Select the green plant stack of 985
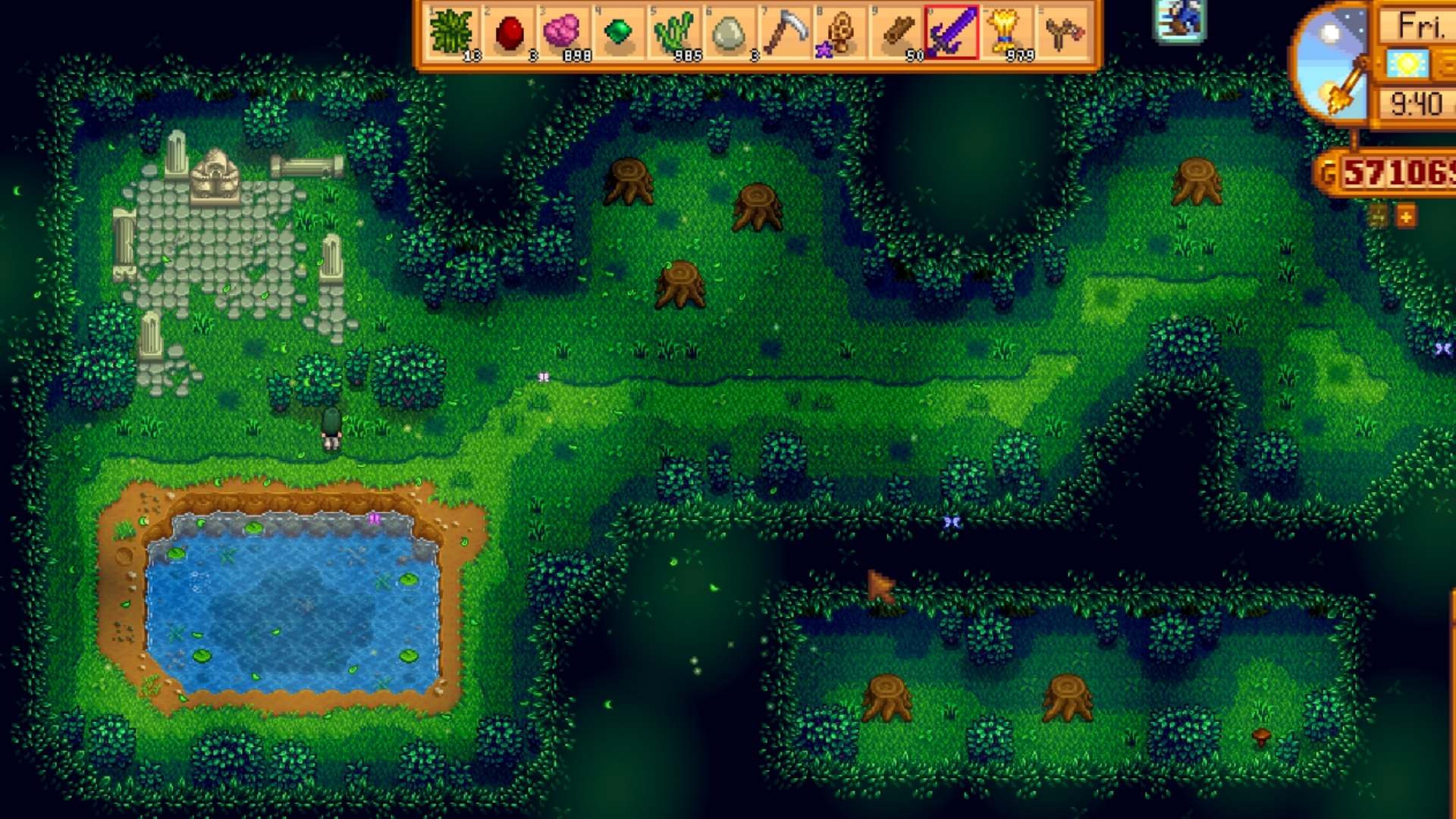 pyautogui.click(x=674, y=33)
